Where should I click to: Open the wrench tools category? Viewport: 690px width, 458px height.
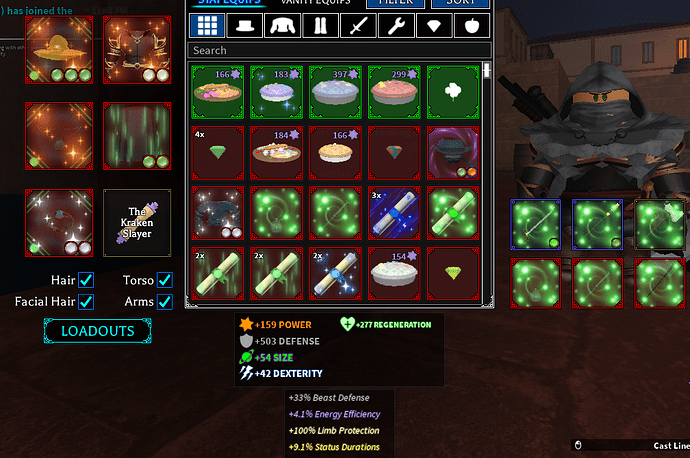(394, 25)
